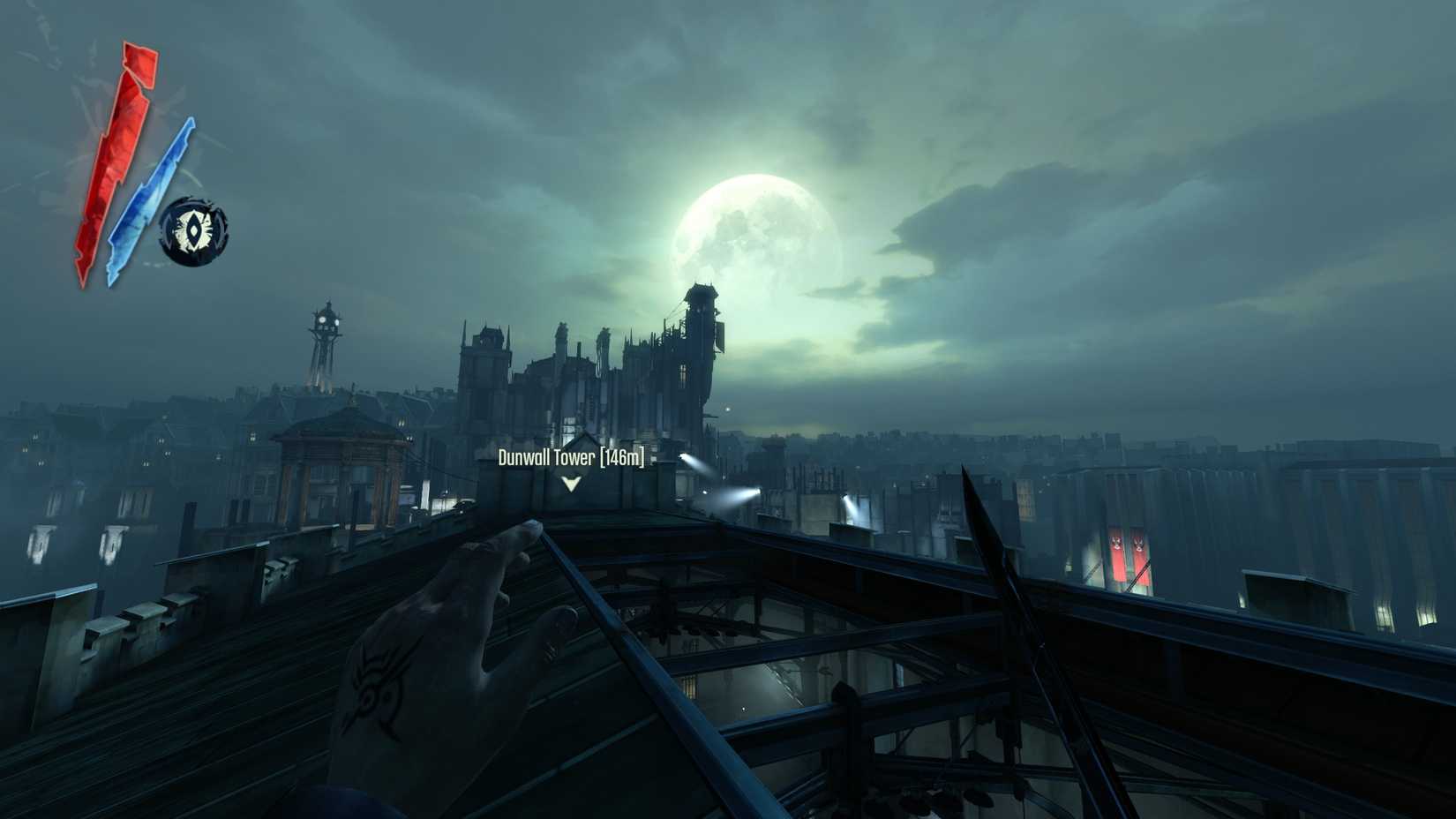The width and height of the screenshot is (1456, 819).
Task: Toggle the right searchlight near the banners
Action: tap(845, 498)
